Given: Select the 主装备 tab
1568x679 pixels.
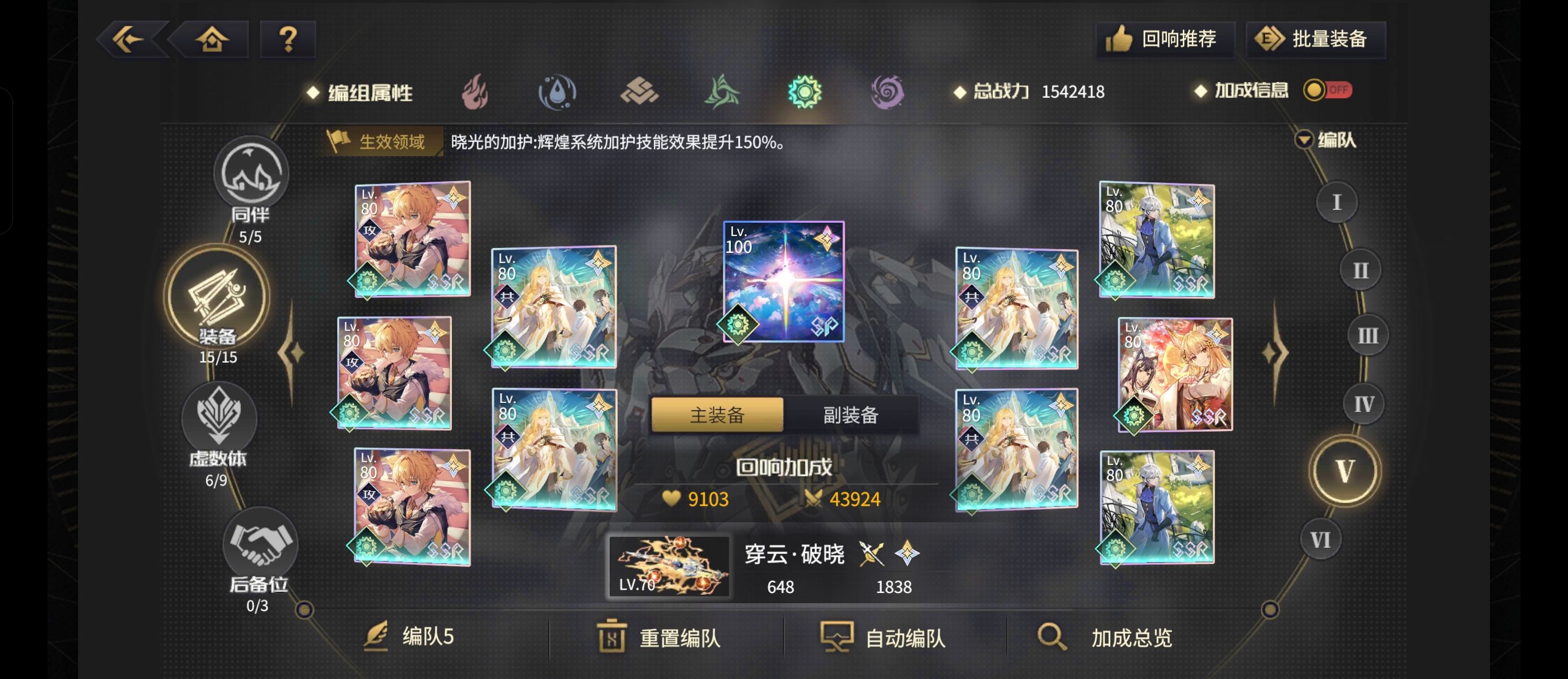Looking at the screenshot, I should point(718,416).
